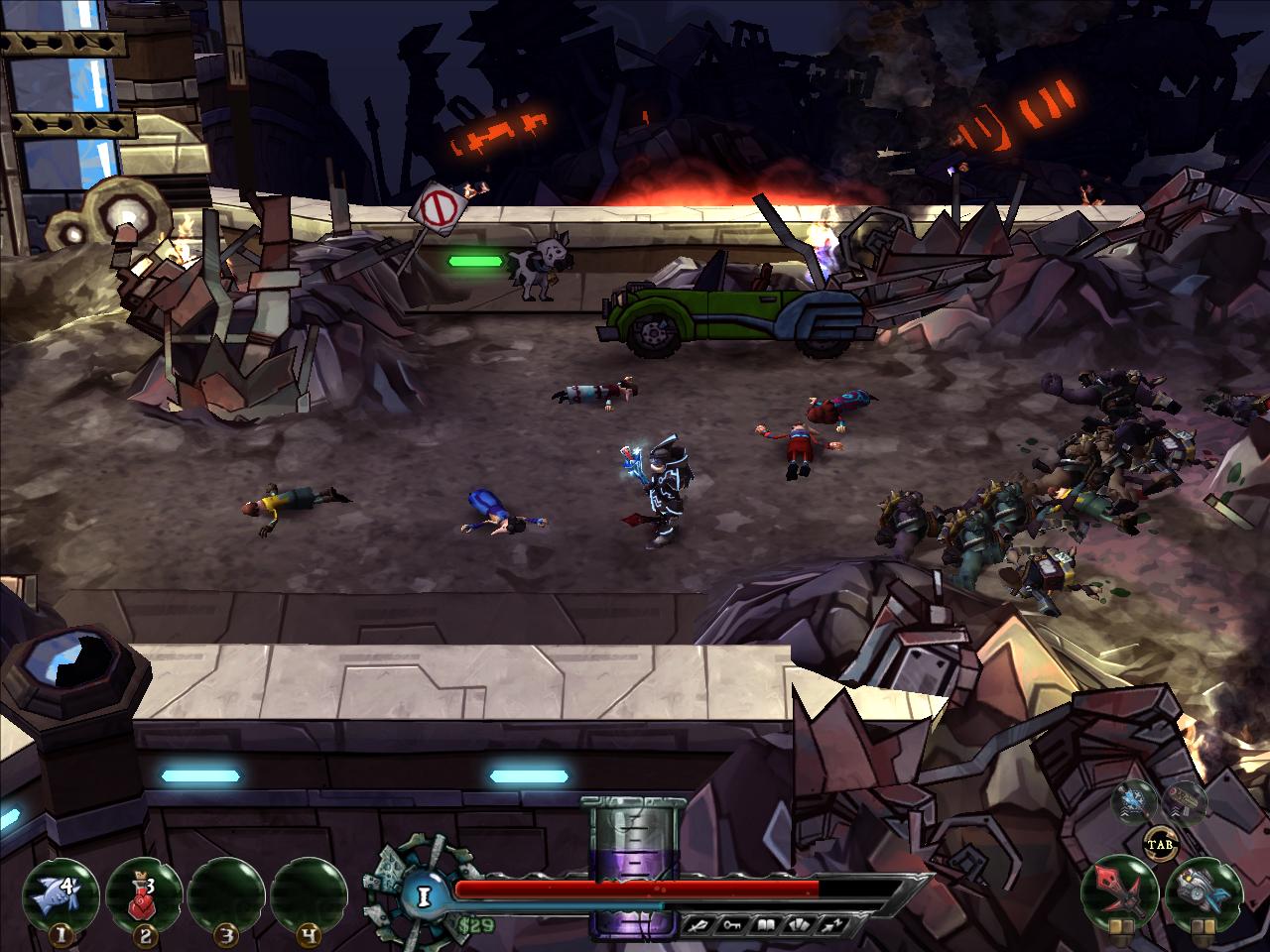
Task: Open the equipment sword menu icon
Action: click(x=697, y=924)
